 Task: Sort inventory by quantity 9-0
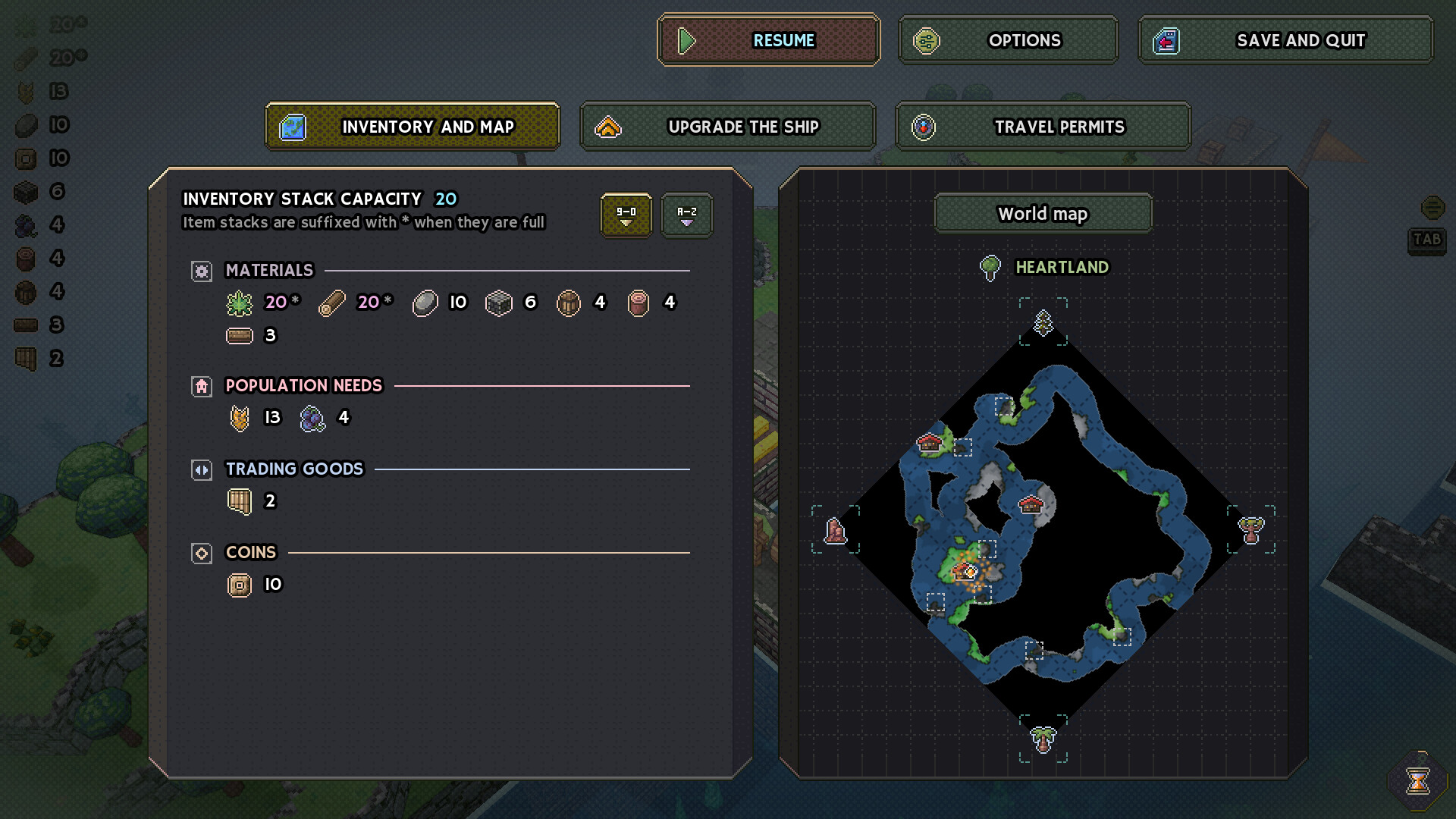coord(626,215)
